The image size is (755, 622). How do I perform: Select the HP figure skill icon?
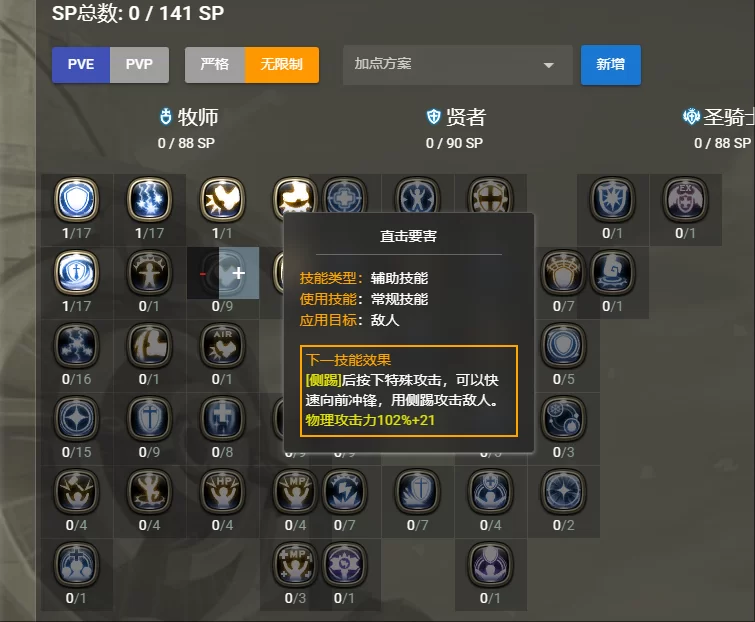222,490
